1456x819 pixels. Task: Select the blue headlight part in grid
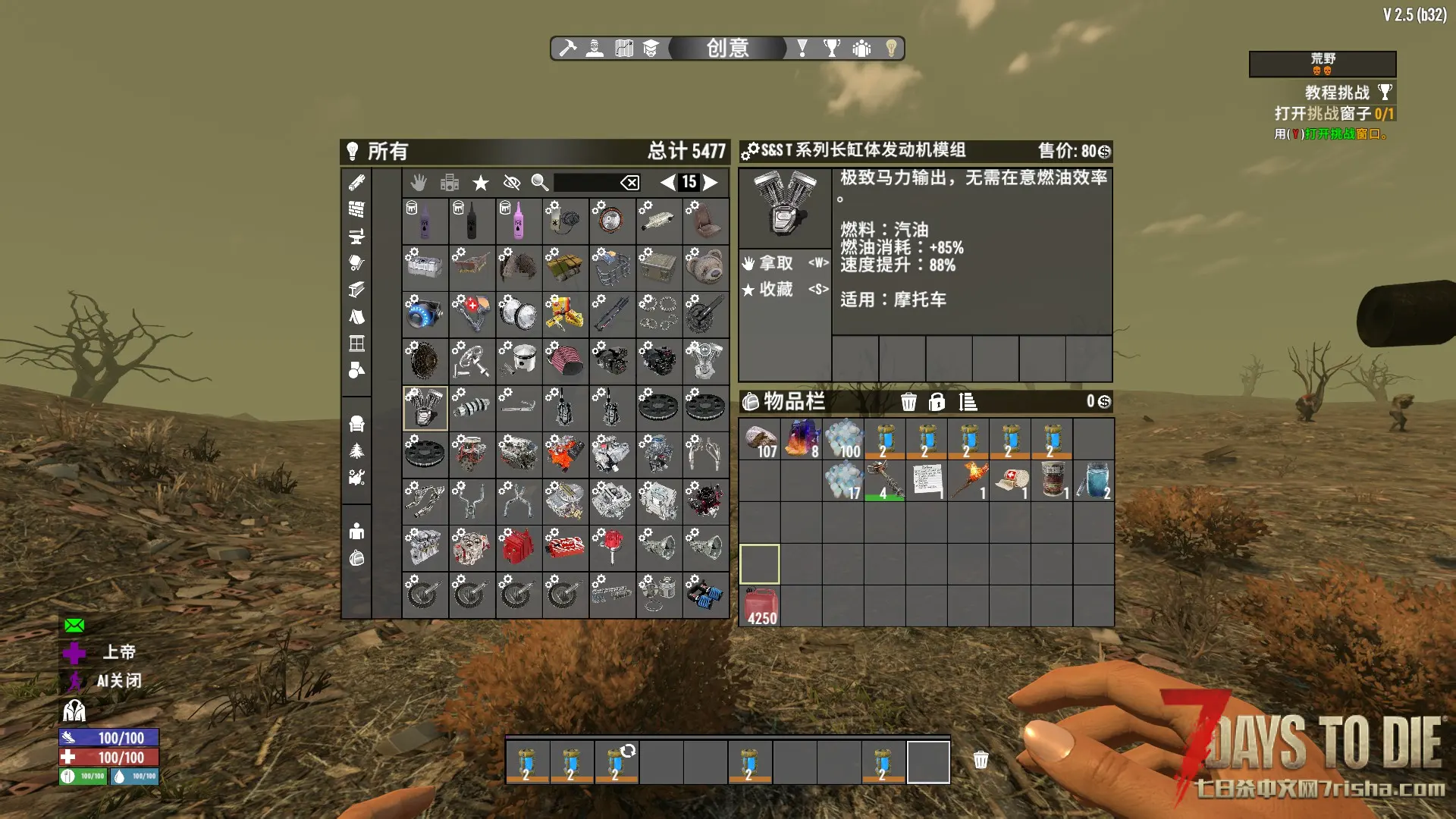pos(425,314)
